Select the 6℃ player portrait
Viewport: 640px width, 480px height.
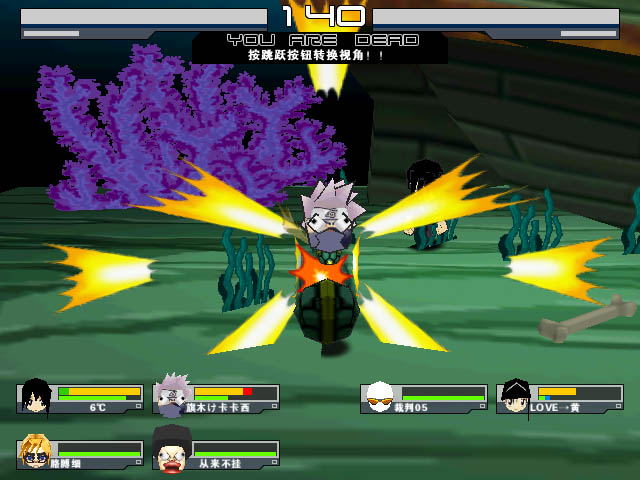[36, 397]
